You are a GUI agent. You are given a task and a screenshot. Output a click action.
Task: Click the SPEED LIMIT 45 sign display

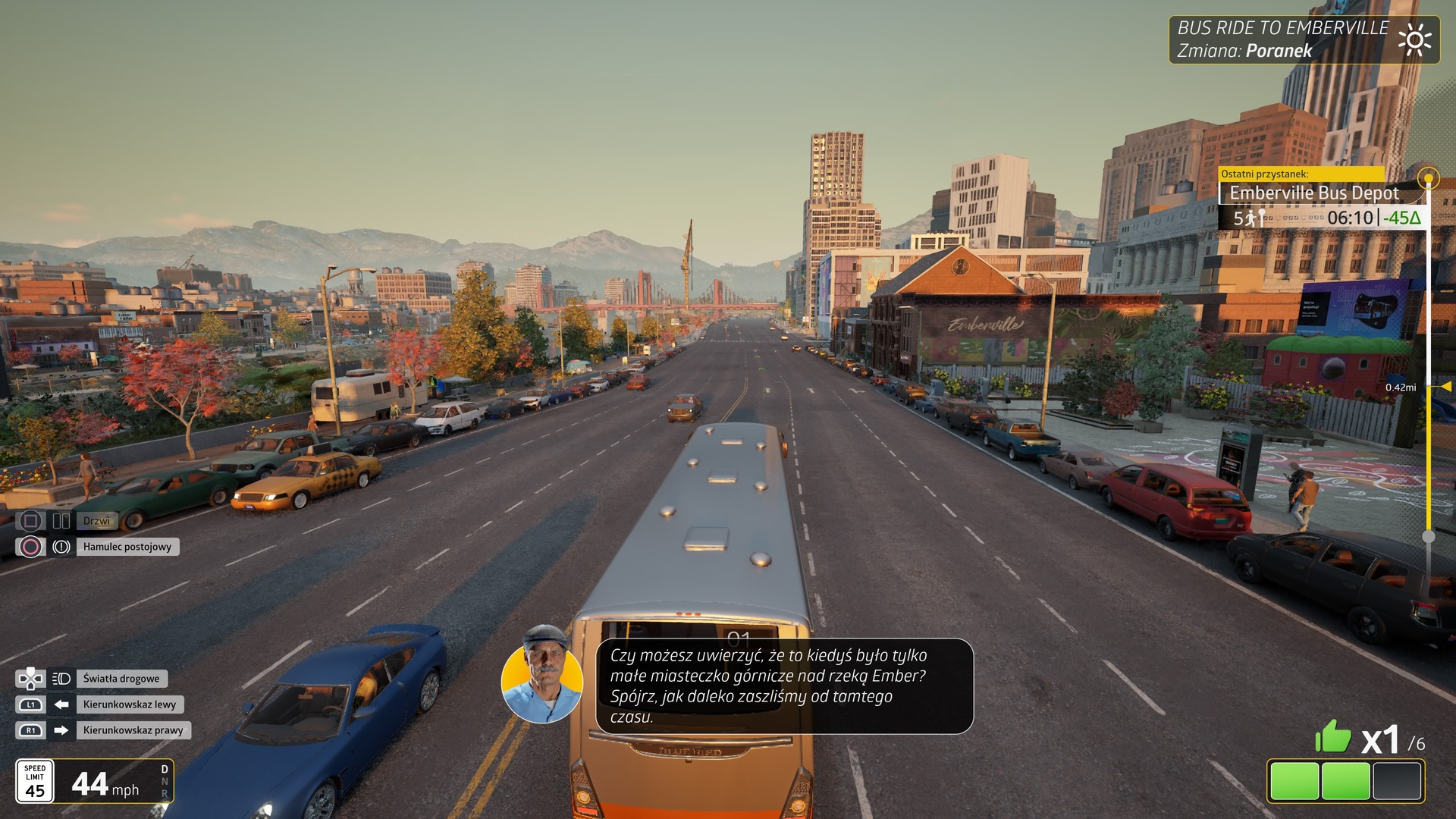[x=34, y=782]
